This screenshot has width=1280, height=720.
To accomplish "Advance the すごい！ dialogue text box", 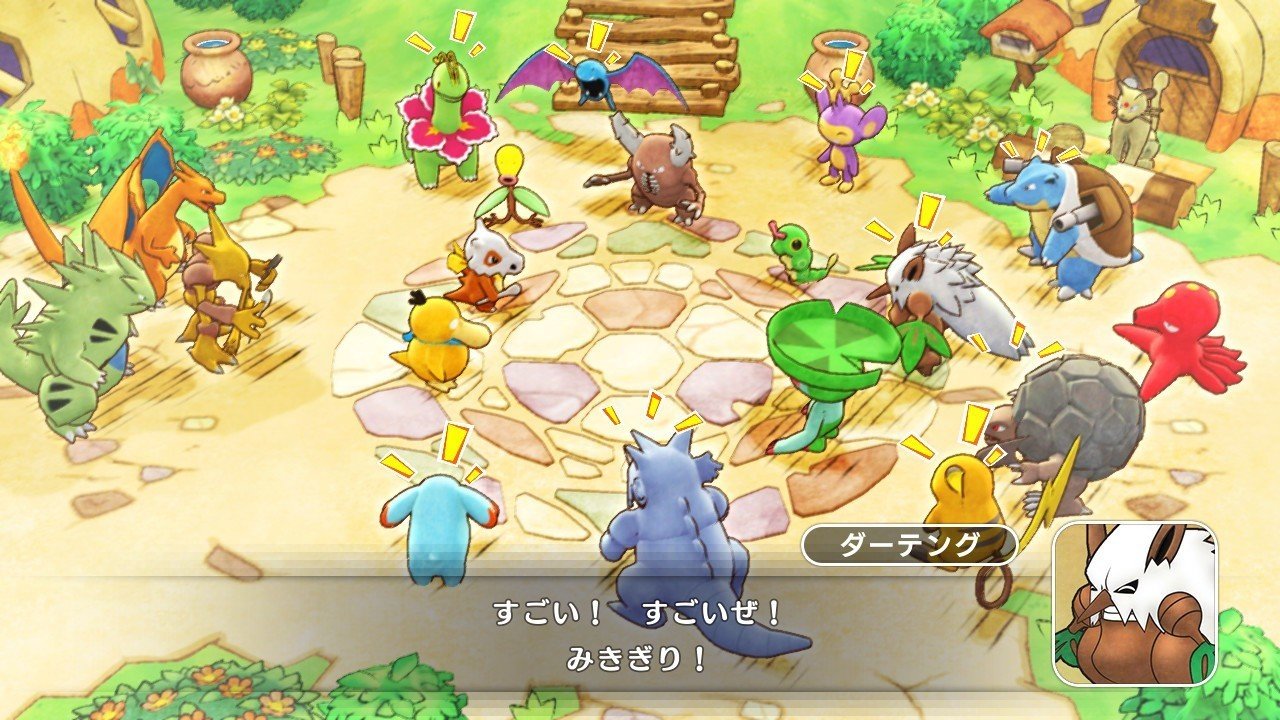I will click(x=638, y=636).
